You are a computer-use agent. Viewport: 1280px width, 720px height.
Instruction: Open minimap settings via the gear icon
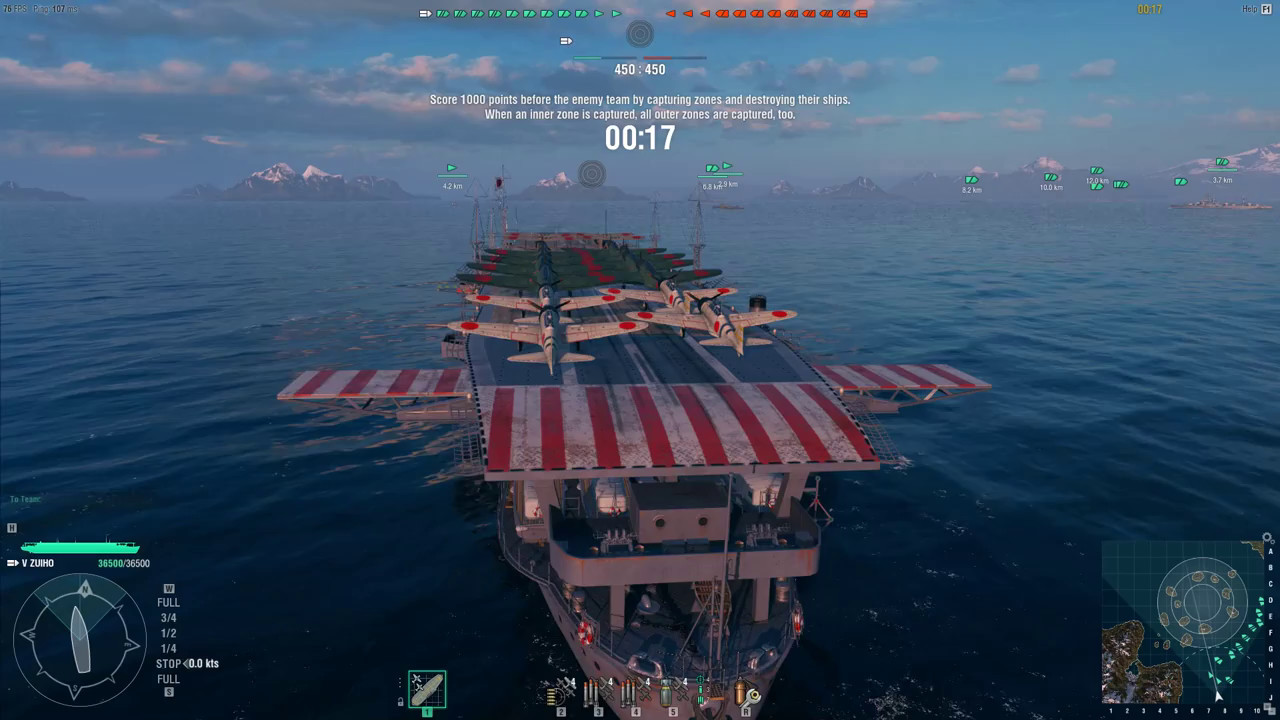(x=1269, y=537)
